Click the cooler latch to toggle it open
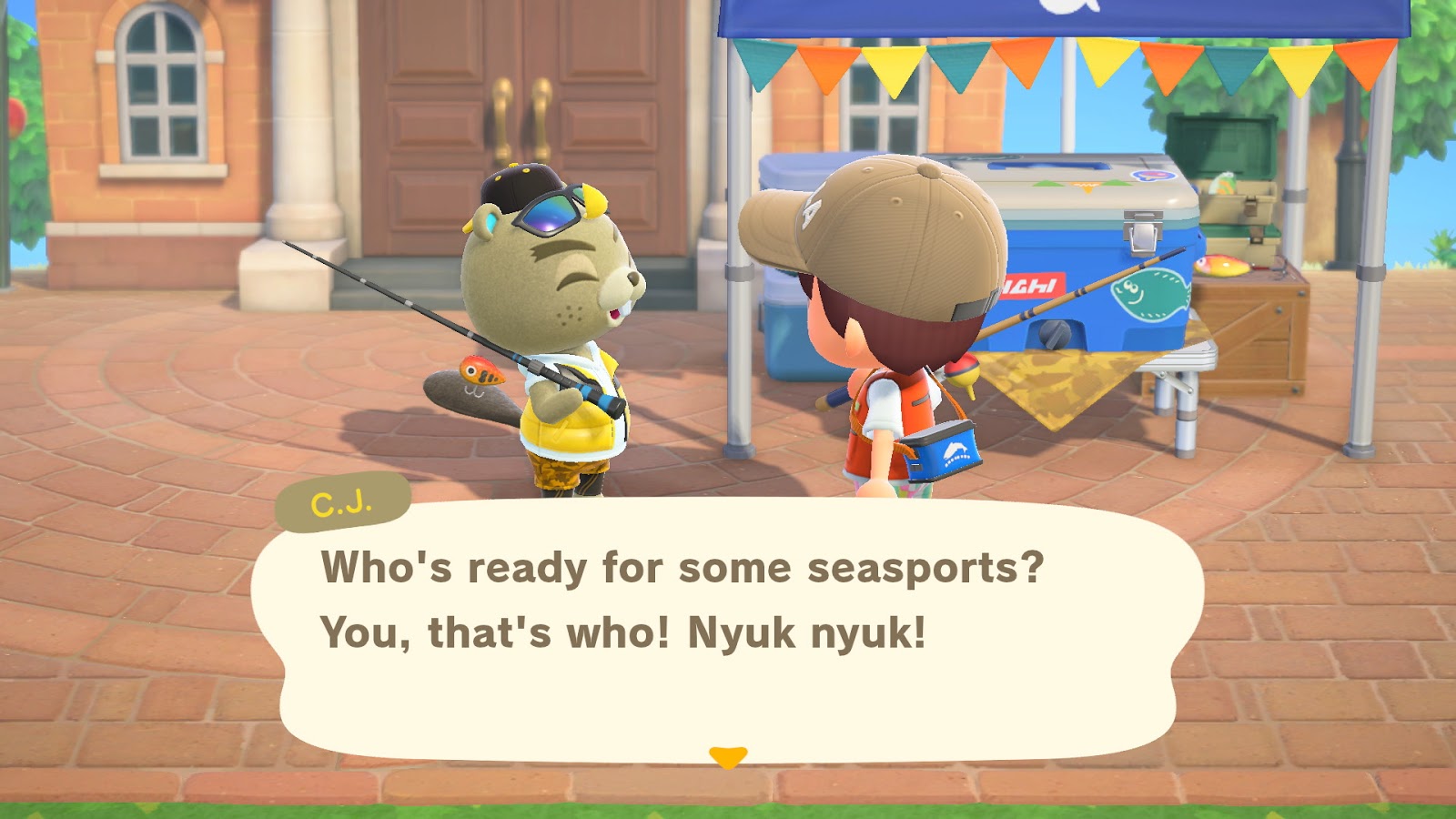This screenshot has width=1456, height=819. [x=1140, y=230]
